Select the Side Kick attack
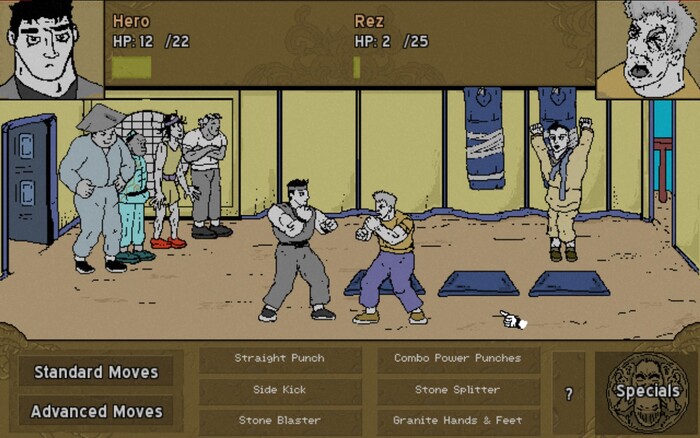The width and height of the screenshot is (700, 438). coord(279,389)
